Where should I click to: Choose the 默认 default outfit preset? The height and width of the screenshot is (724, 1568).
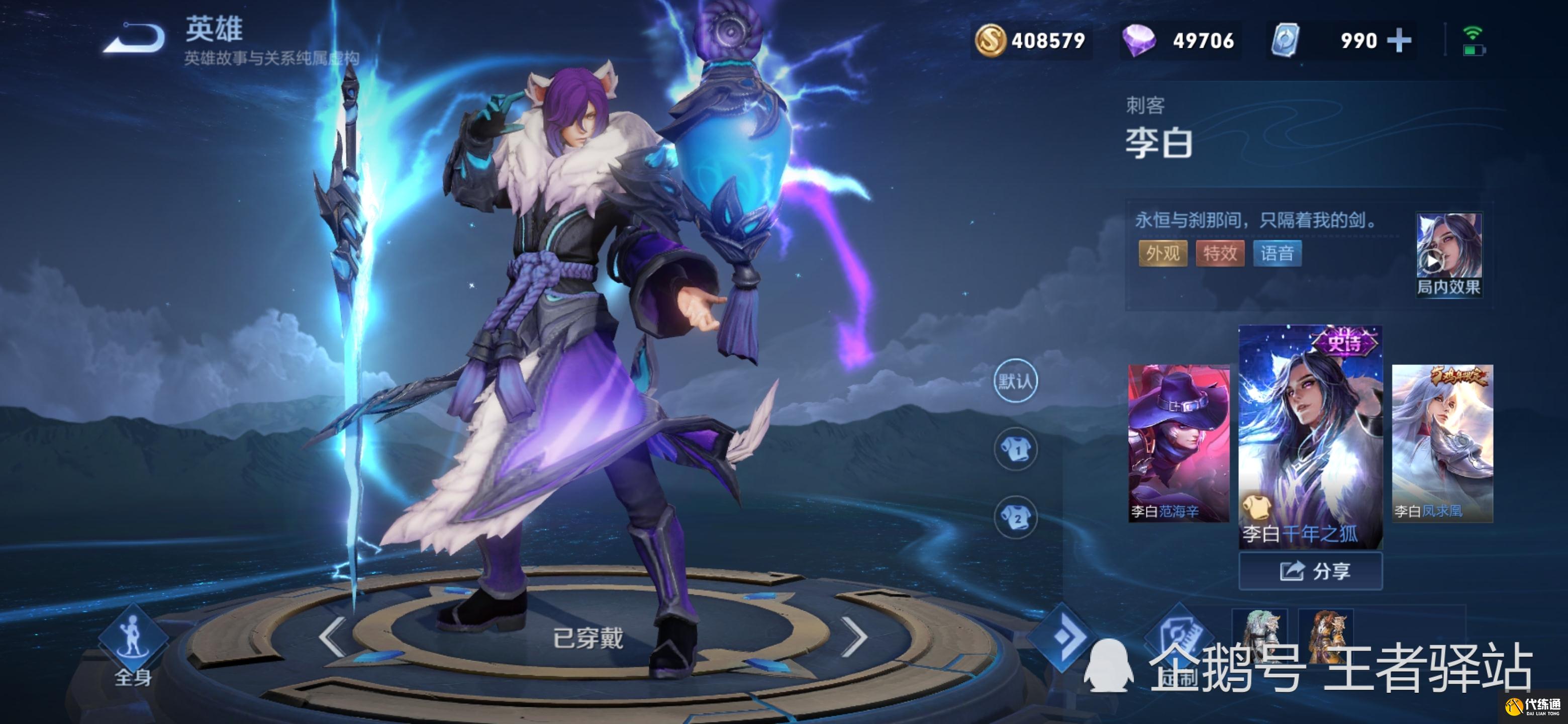click(1015, 382)
